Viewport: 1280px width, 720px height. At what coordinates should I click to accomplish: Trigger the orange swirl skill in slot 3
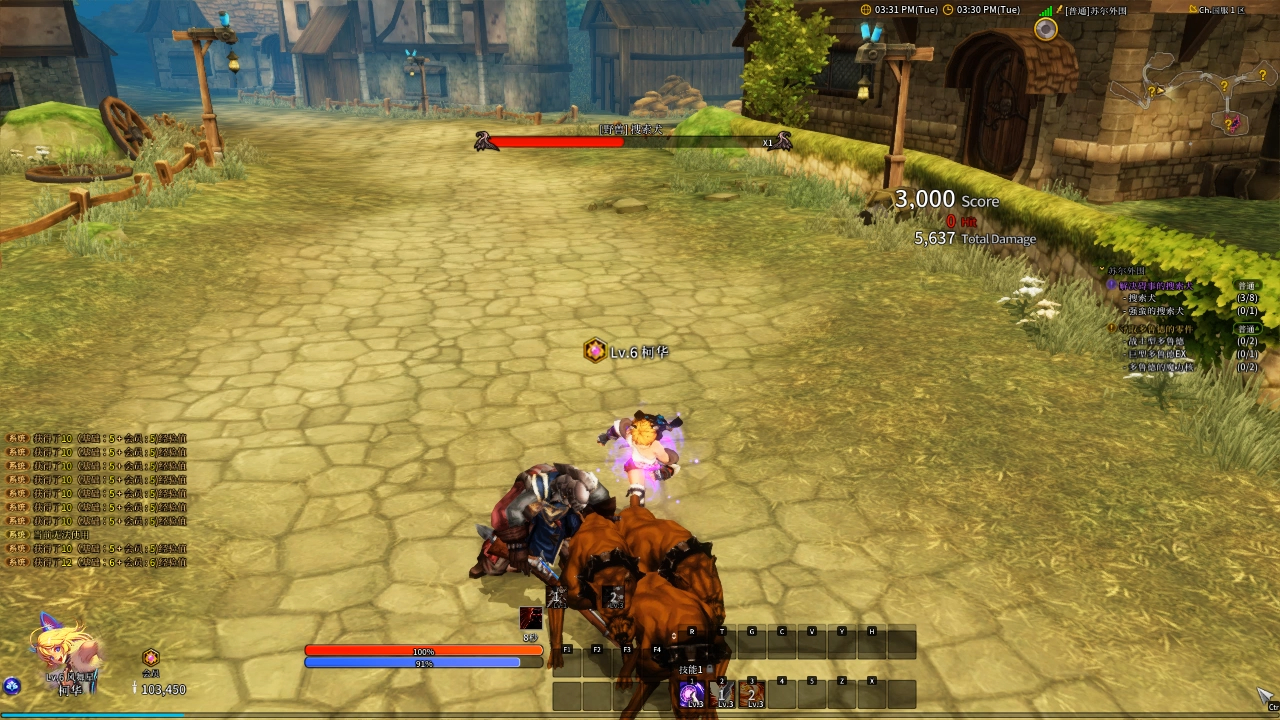(752, 694)
